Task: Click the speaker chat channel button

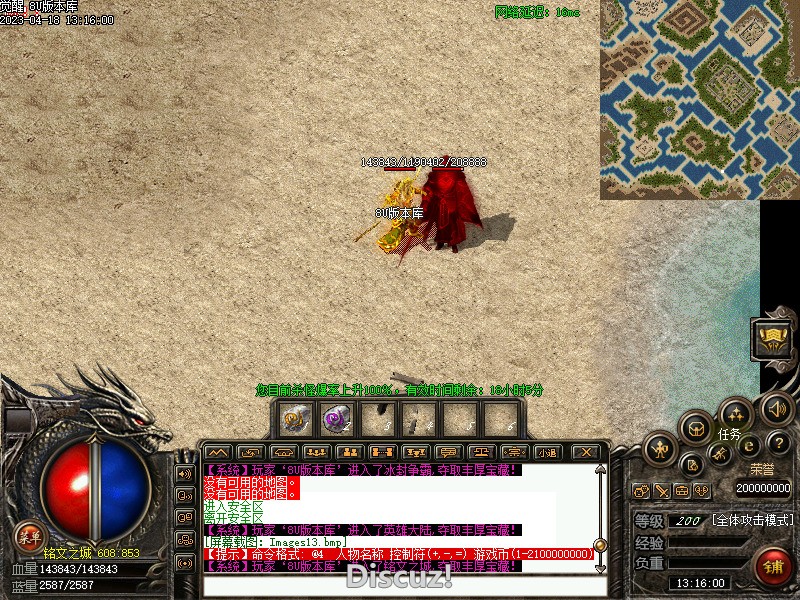Action: point(184,473)
